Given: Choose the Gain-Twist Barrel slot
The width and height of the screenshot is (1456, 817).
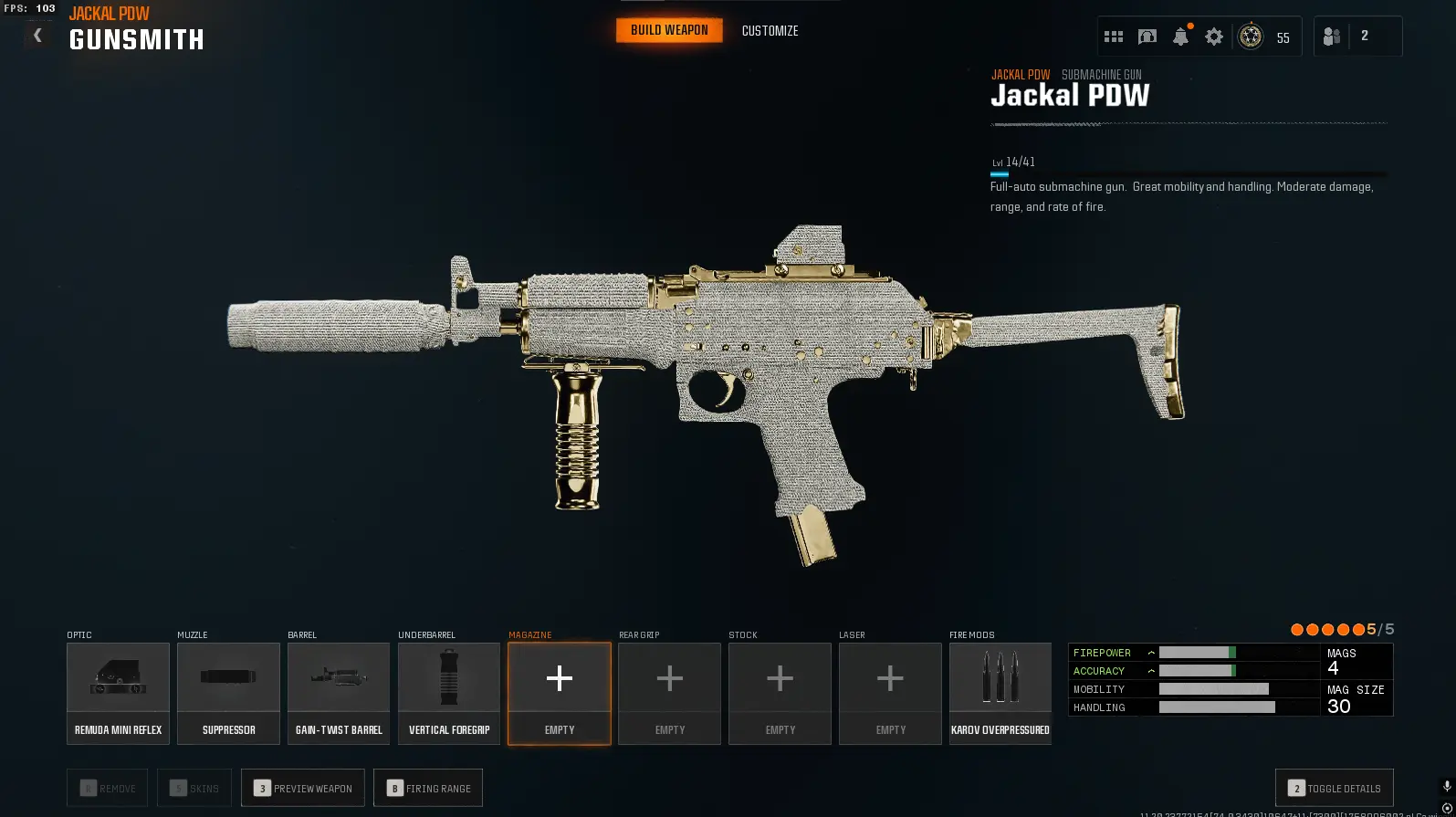Looking at the screenshot, I should pos(339,693).
